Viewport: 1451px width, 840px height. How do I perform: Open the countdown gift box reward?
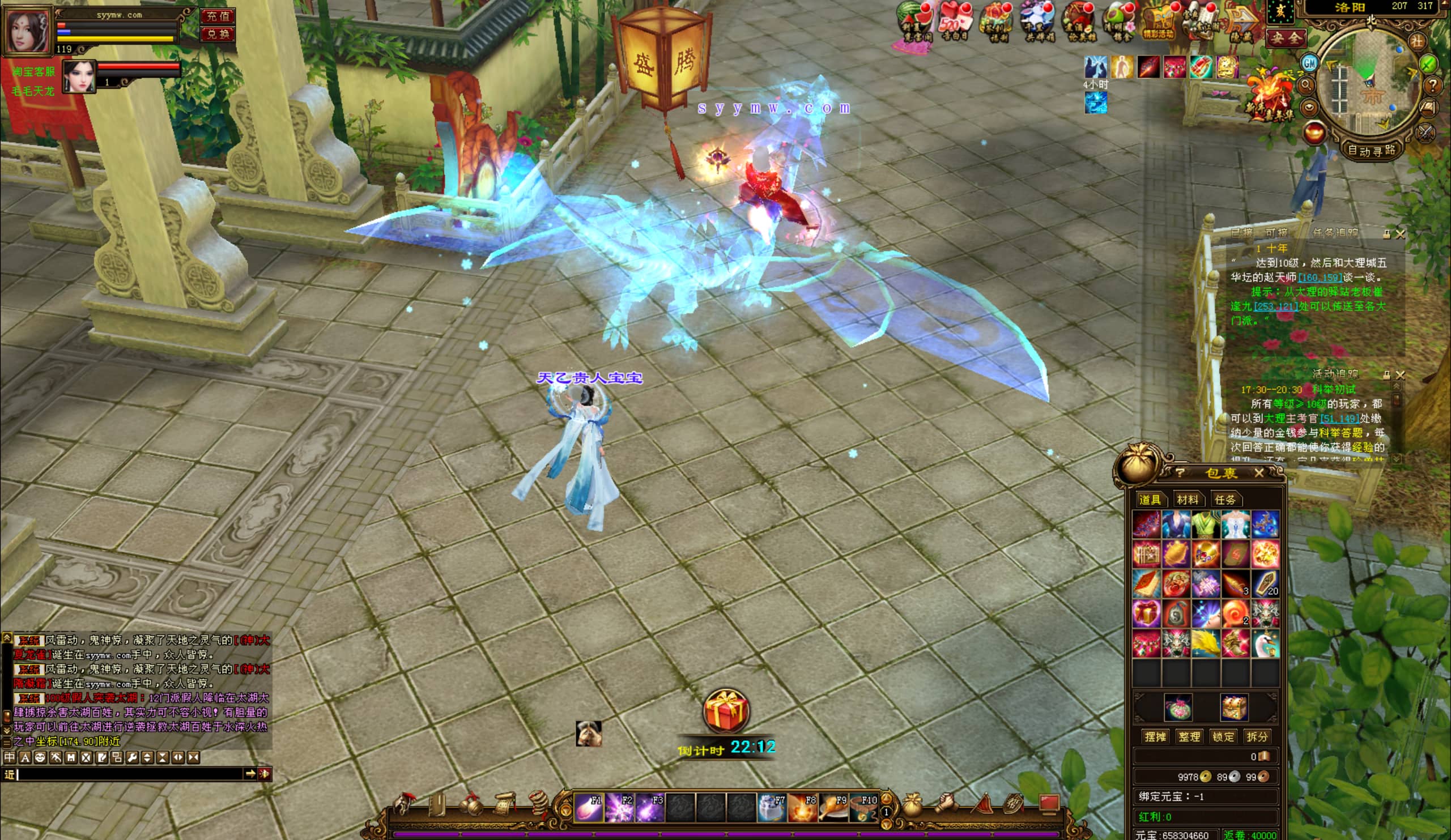(725, 711)
